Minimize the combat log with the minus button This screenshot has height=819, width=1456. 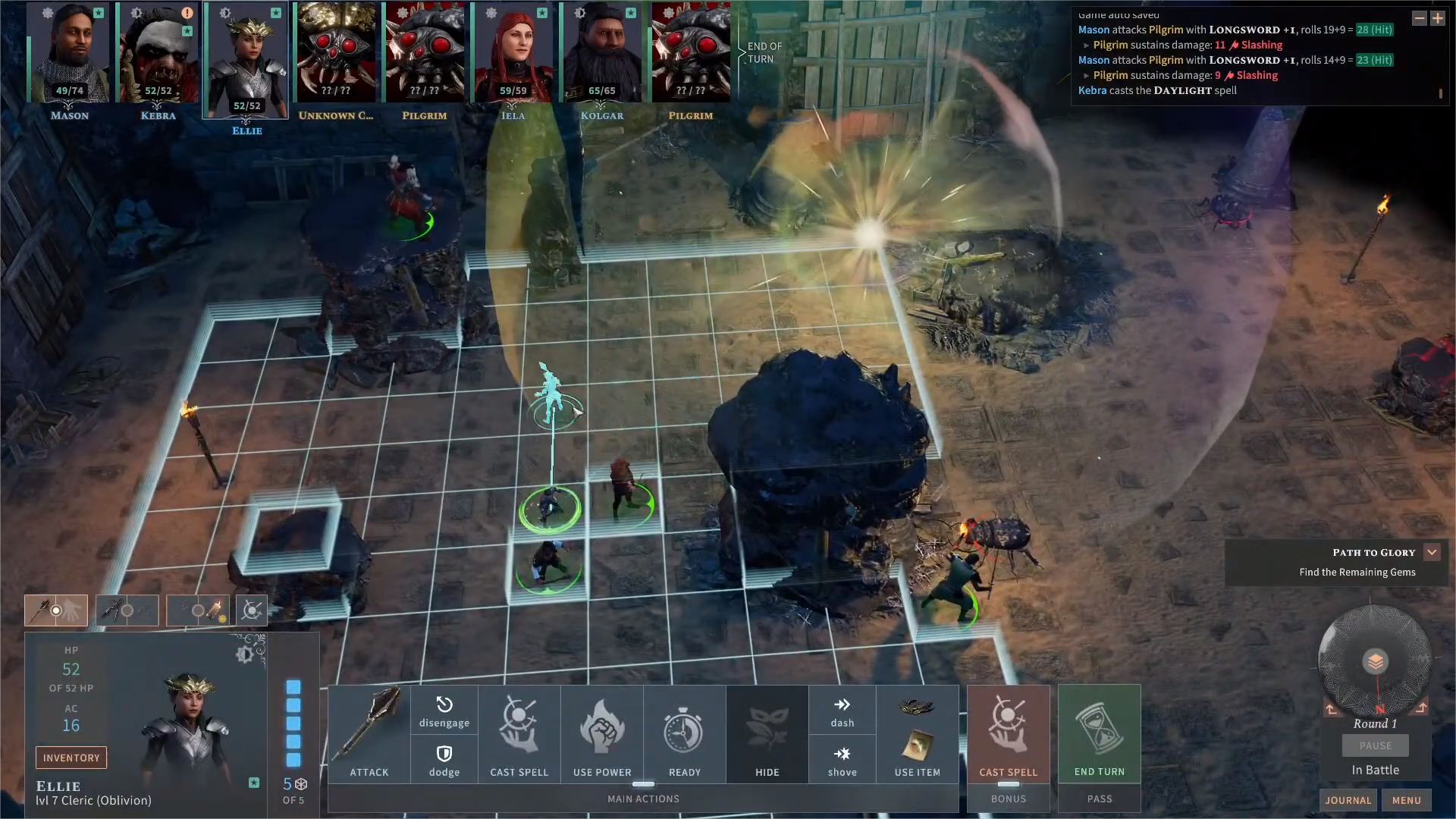(1419, 18)
